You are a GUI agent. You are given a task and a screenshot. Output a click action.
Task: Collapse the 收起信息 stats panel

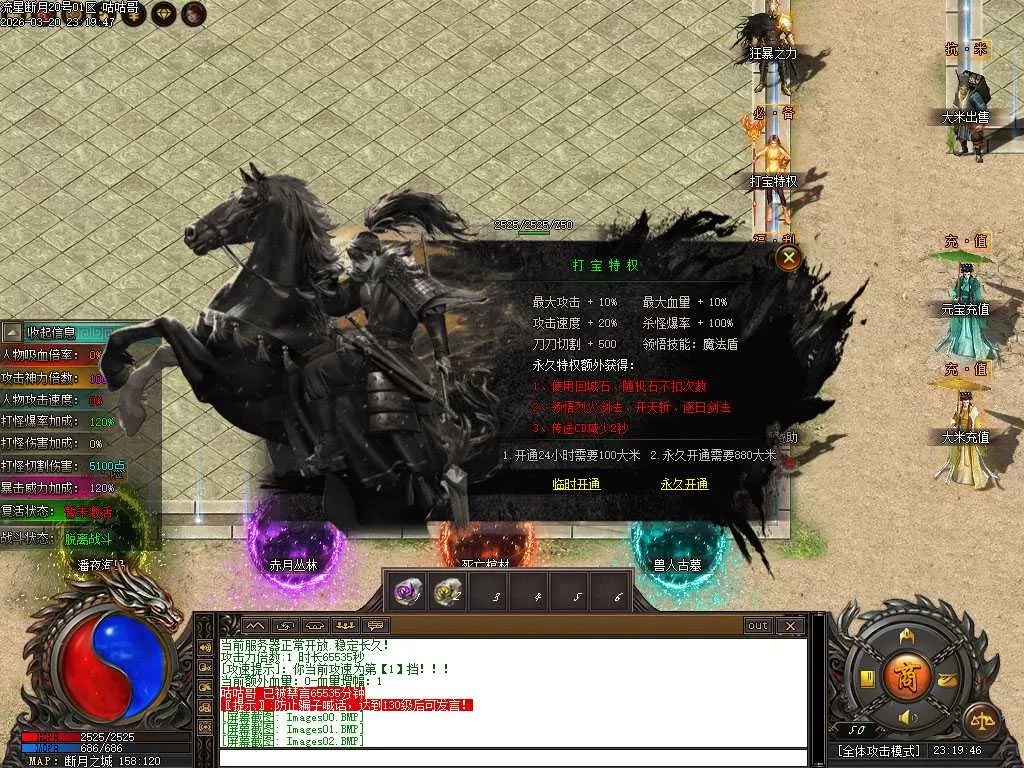coord(12,332)
